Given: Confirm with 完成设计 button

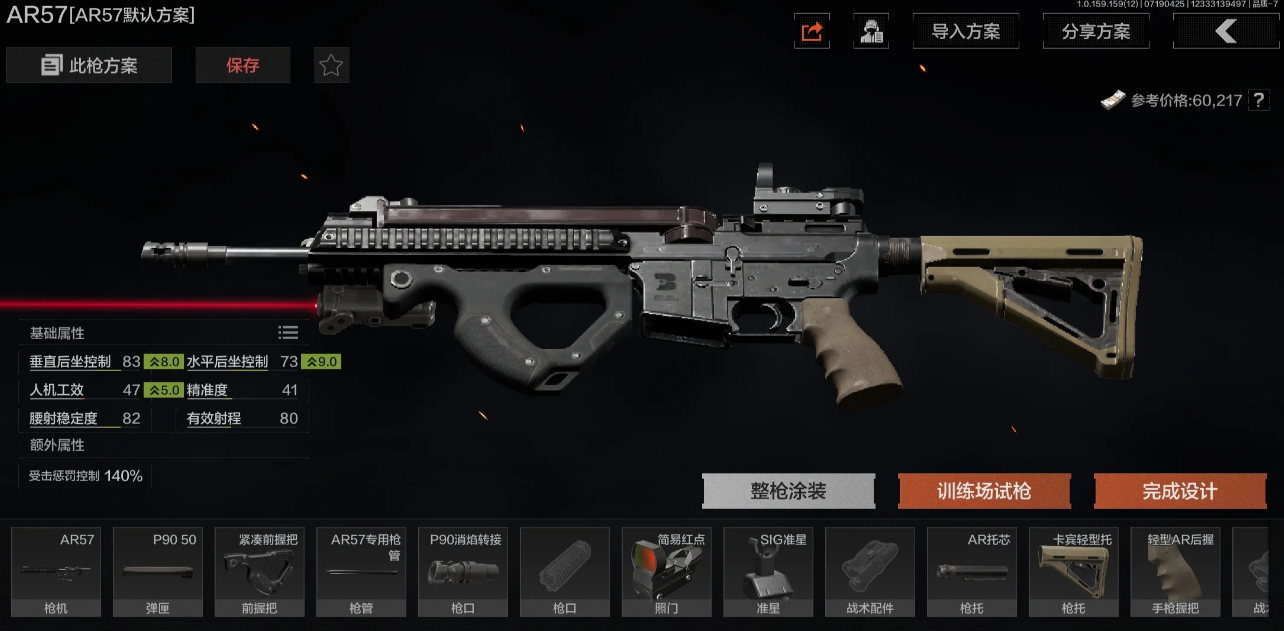Looking at the screenshot, I should click(x=1180, y=491).
